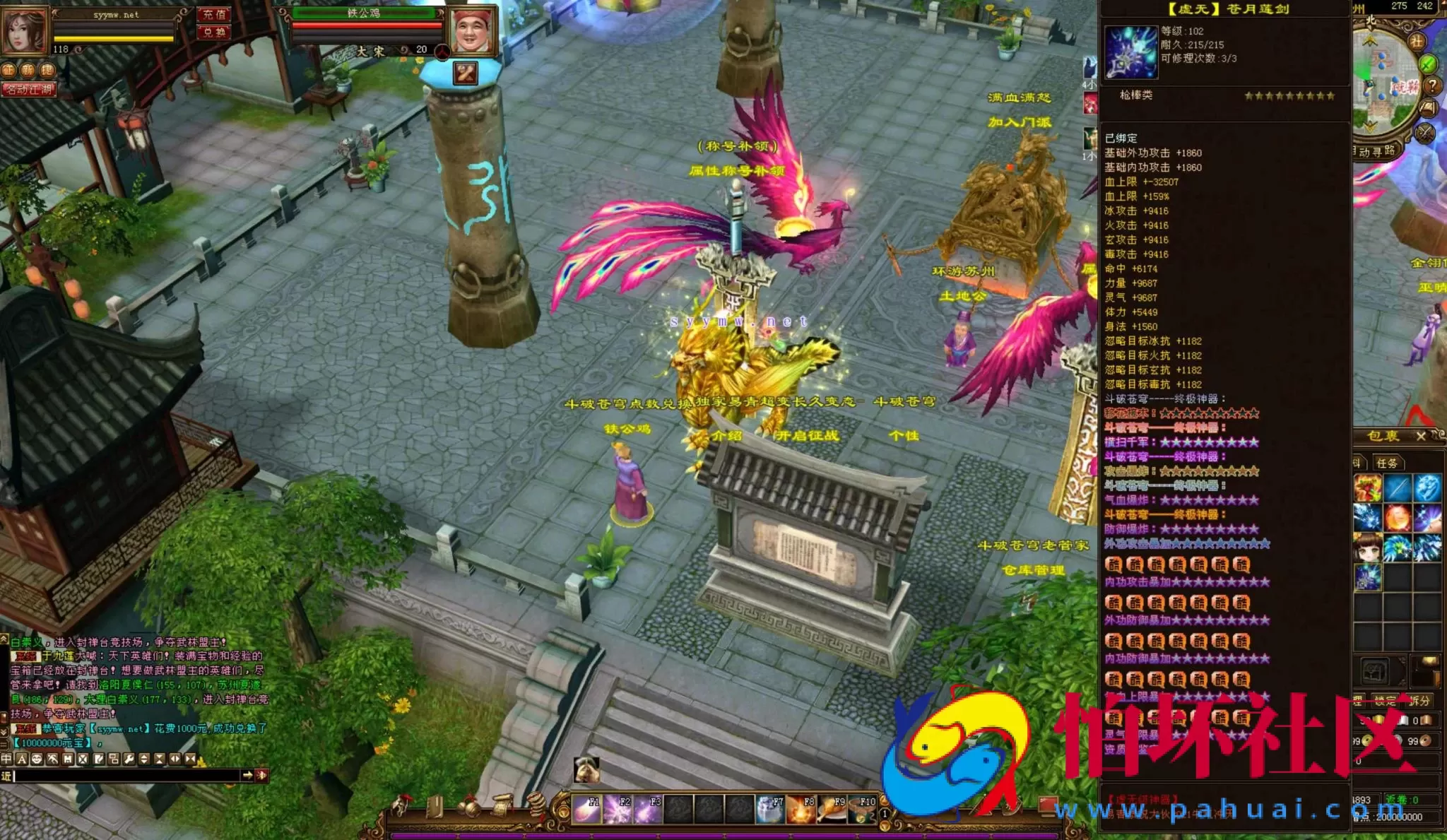1447x840 pixels.
Task: Open the book icon in bottom menu
Action: pos(434,806)
